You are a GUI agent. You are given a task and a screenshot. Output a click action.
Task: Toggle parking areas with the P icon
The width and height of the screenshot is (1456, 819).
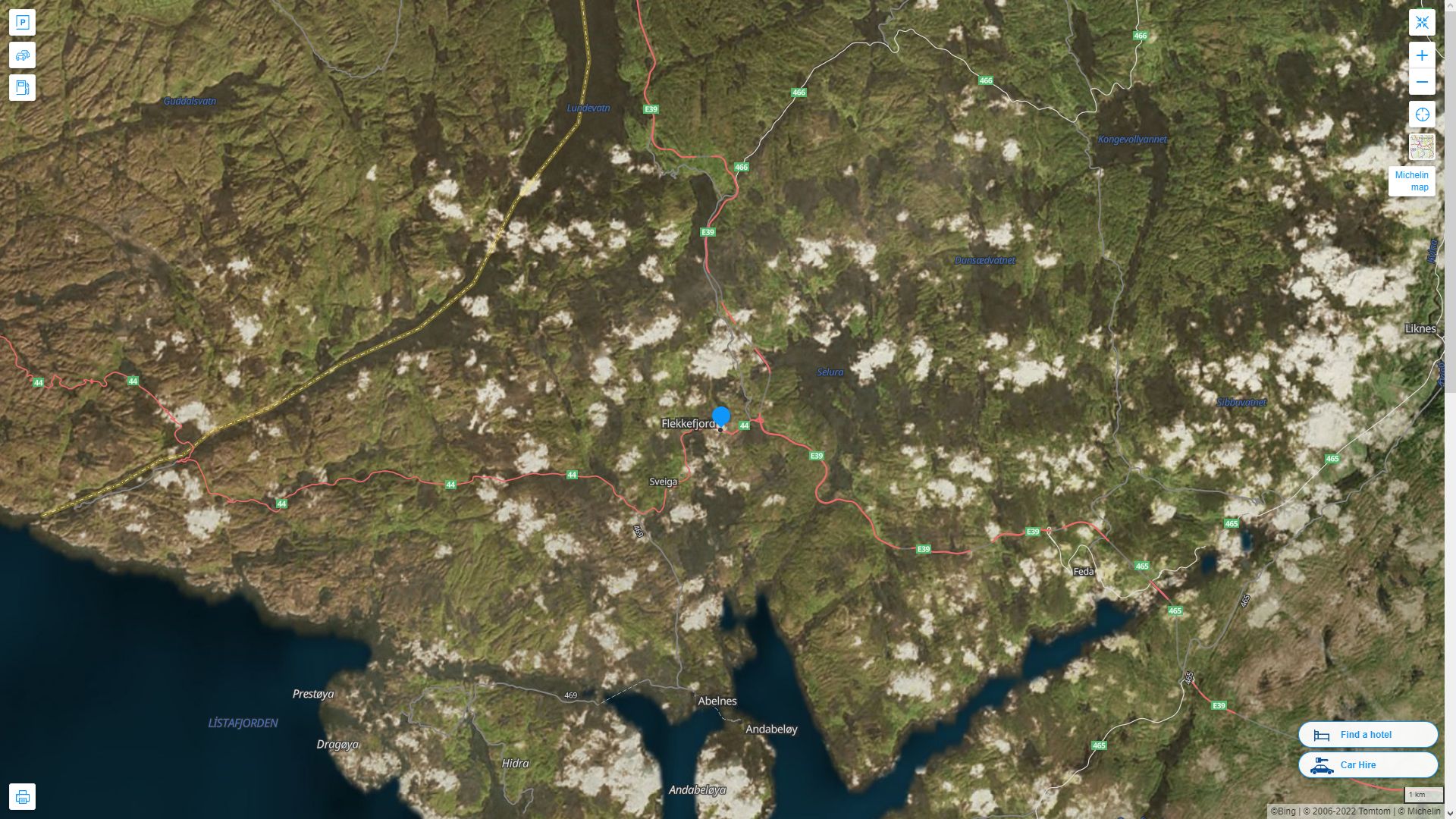(23, 22)
